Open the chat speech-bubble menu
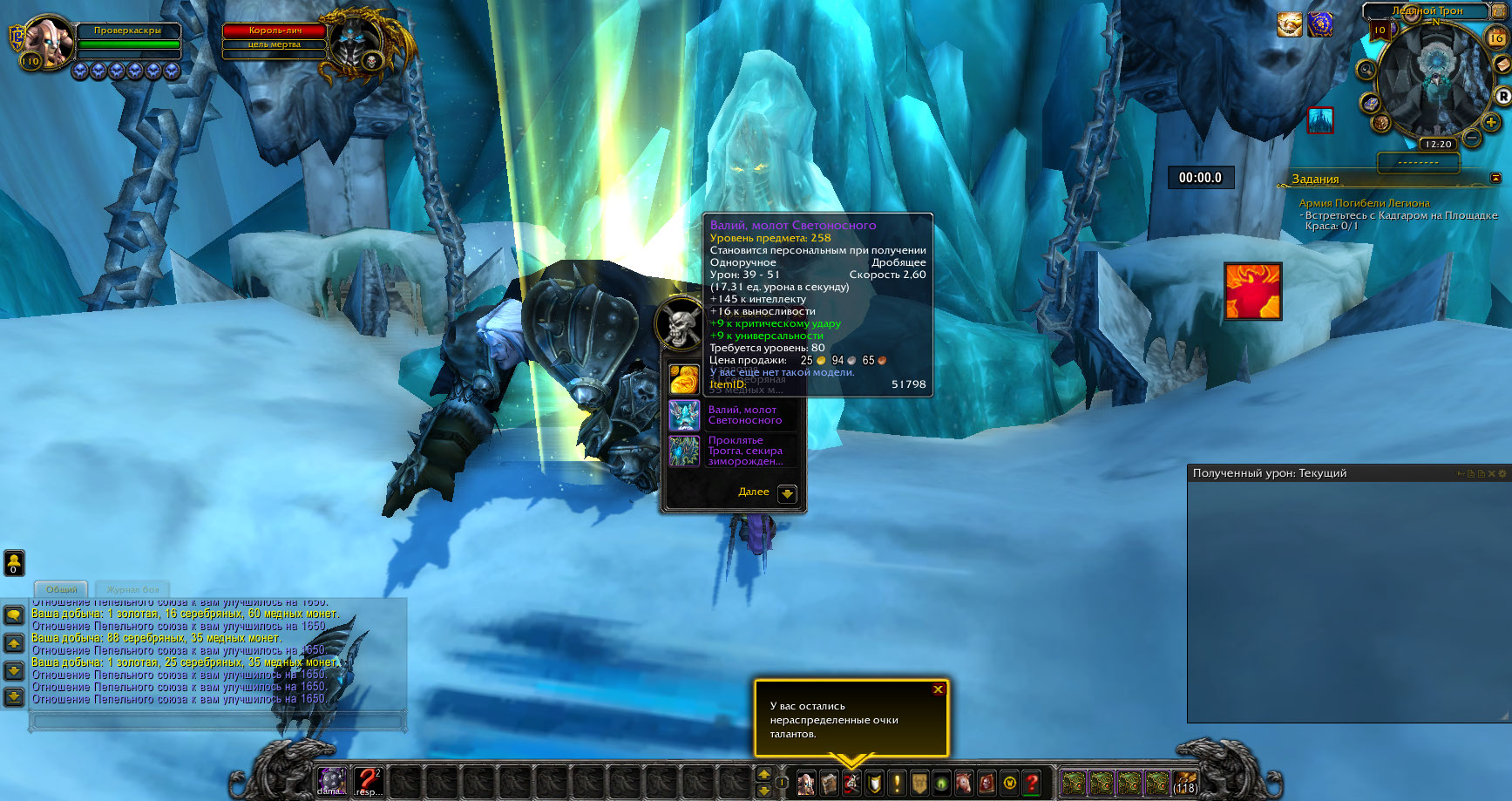This screenshot has height=801, width=1512. pyautogui.click(x=14, y=615)
